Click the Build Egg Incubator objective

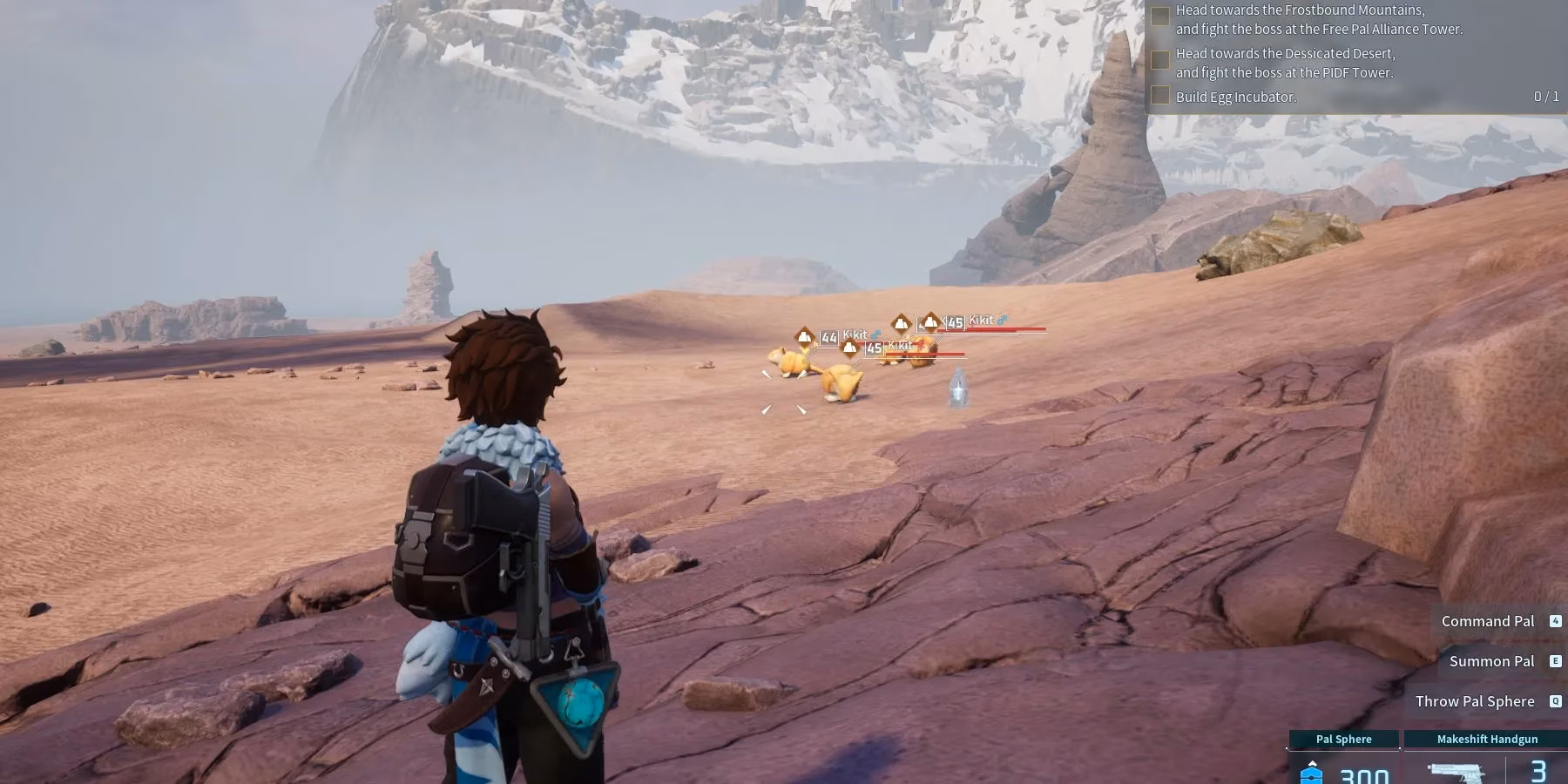click(x=1235, y=97)
